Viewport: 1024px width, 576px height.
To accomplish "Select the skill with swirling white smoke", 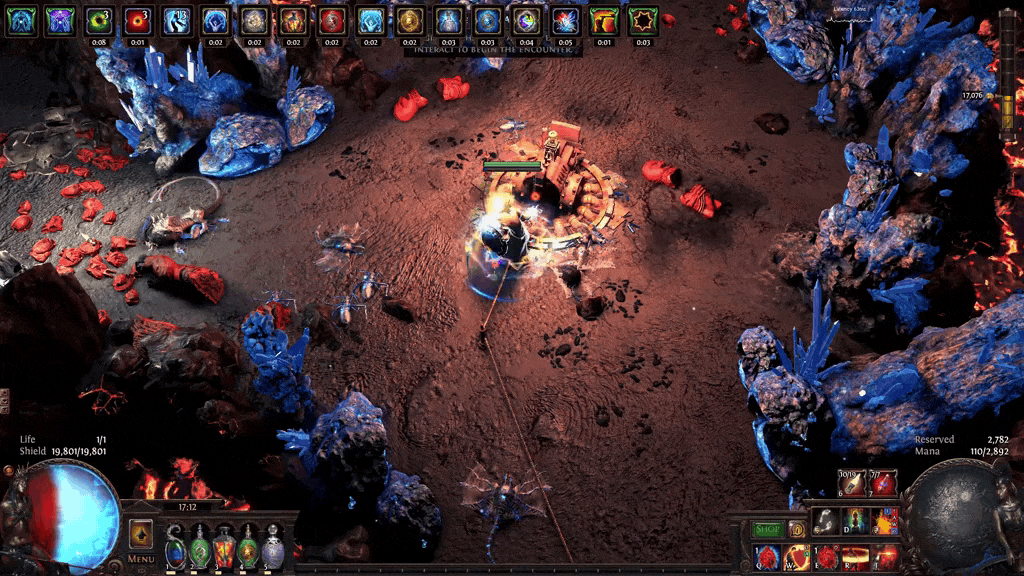I will point(826,521).
